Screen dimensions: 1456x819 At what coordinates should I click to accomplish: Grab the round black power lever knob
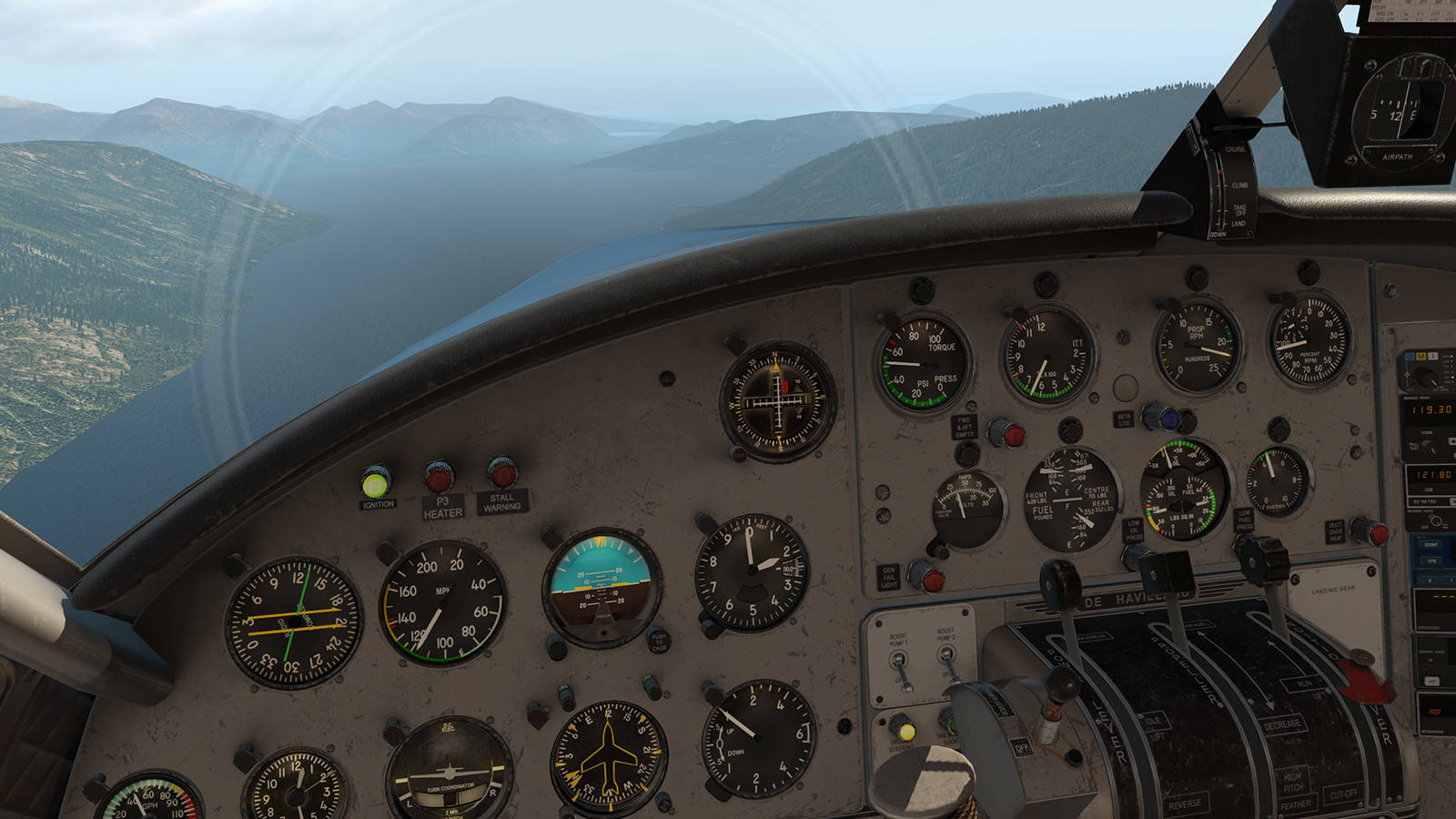(x=1059, y=578)
